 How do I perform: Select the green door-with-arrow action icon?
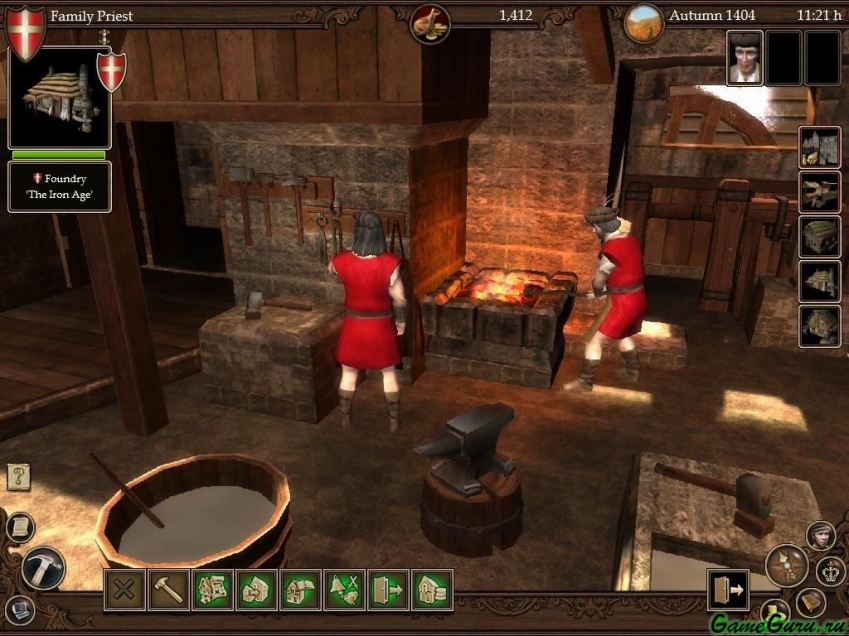[x=388, y=590]
